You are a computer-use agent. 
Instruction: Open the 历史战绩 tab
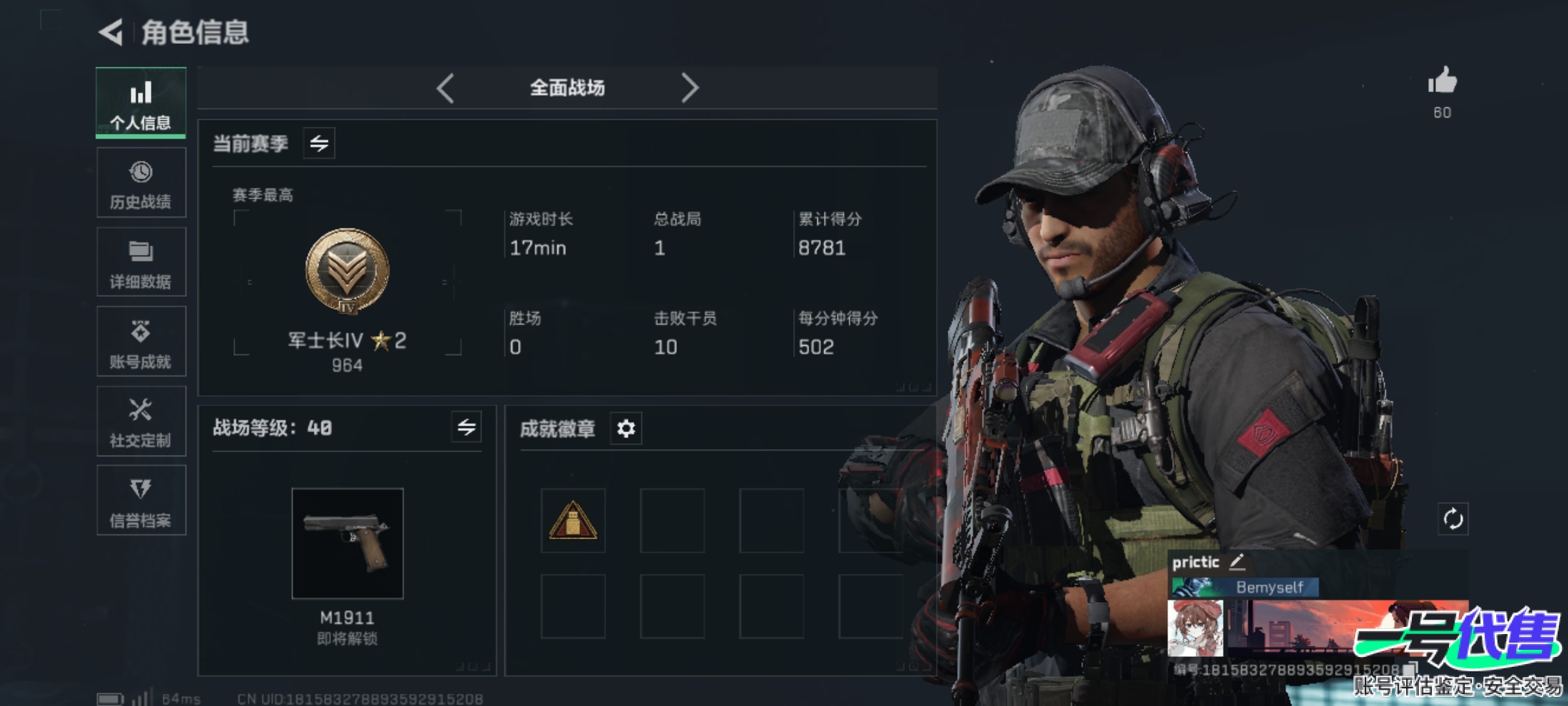(x=140, y=183)
